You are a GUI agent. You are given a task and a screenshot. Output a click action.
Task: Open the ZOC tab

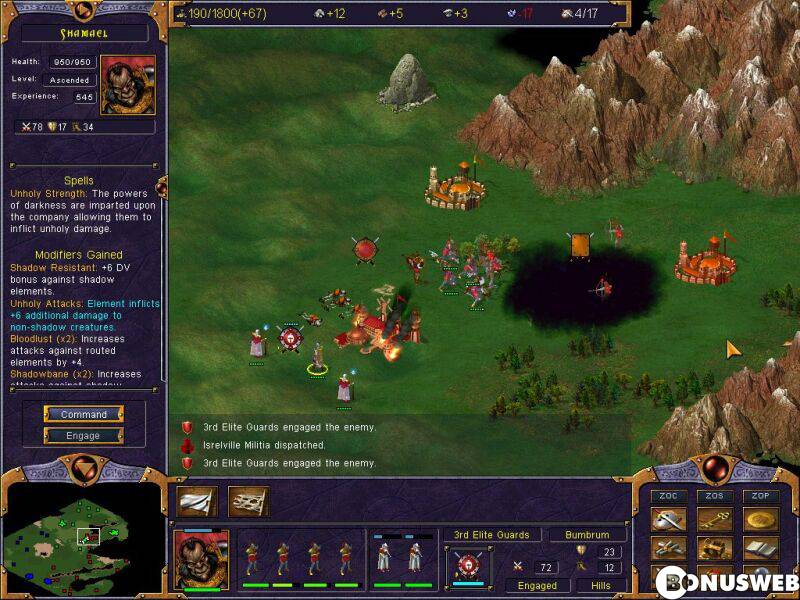[x=669, y=496]
